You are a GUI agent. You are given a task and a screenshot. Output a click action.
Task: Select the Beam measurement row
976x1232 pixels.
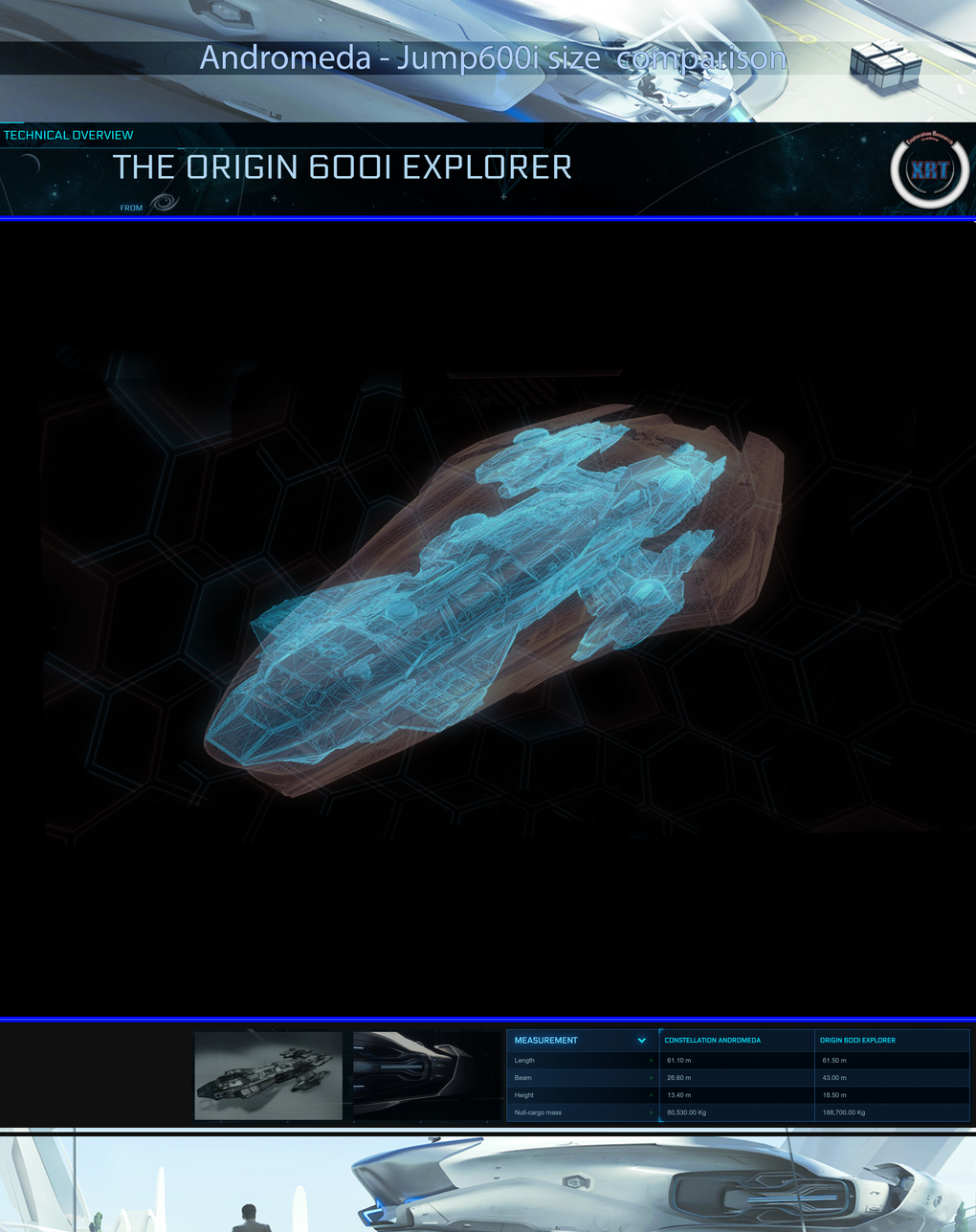582,1078
